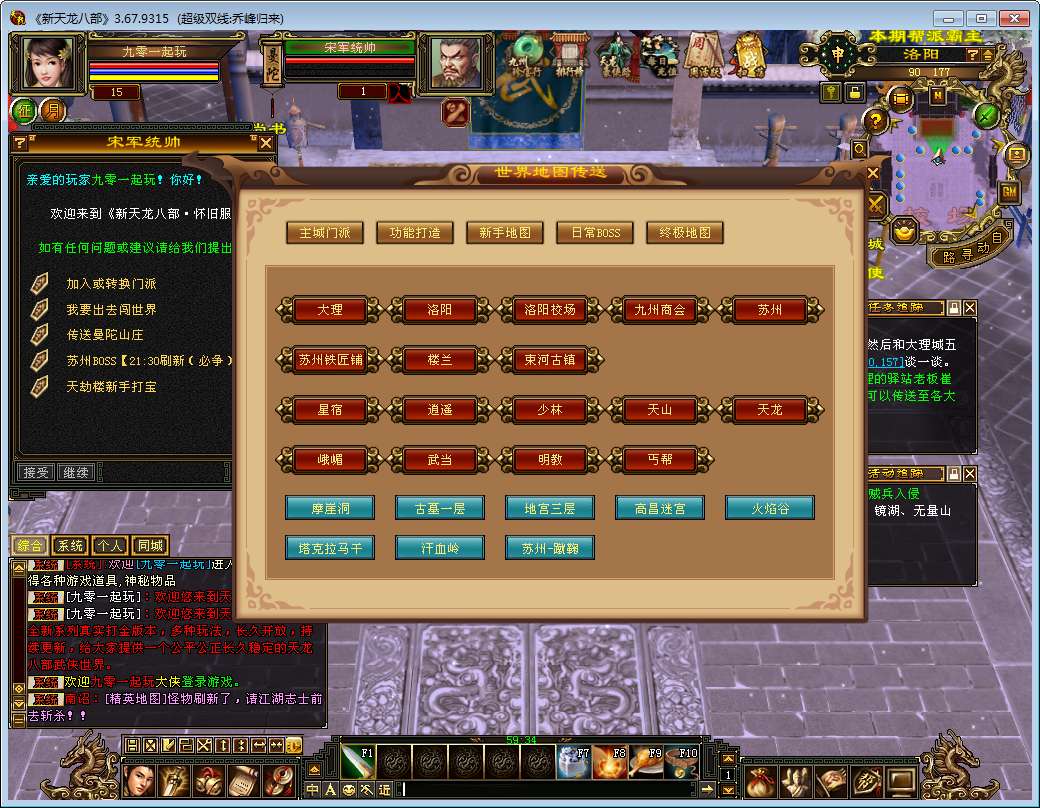Select the 新手地图 category tab
The image size is (1040, 808).
(x=505, y=233)
